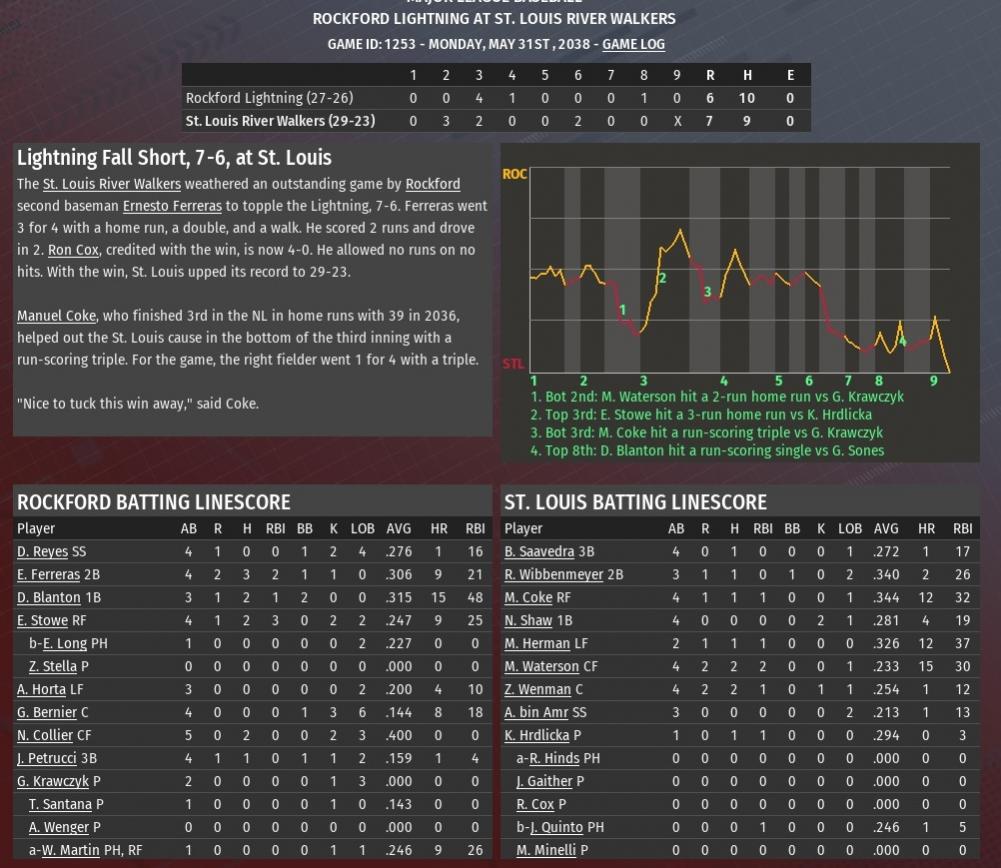Open N. Shaw's player page

pos(529,620)
